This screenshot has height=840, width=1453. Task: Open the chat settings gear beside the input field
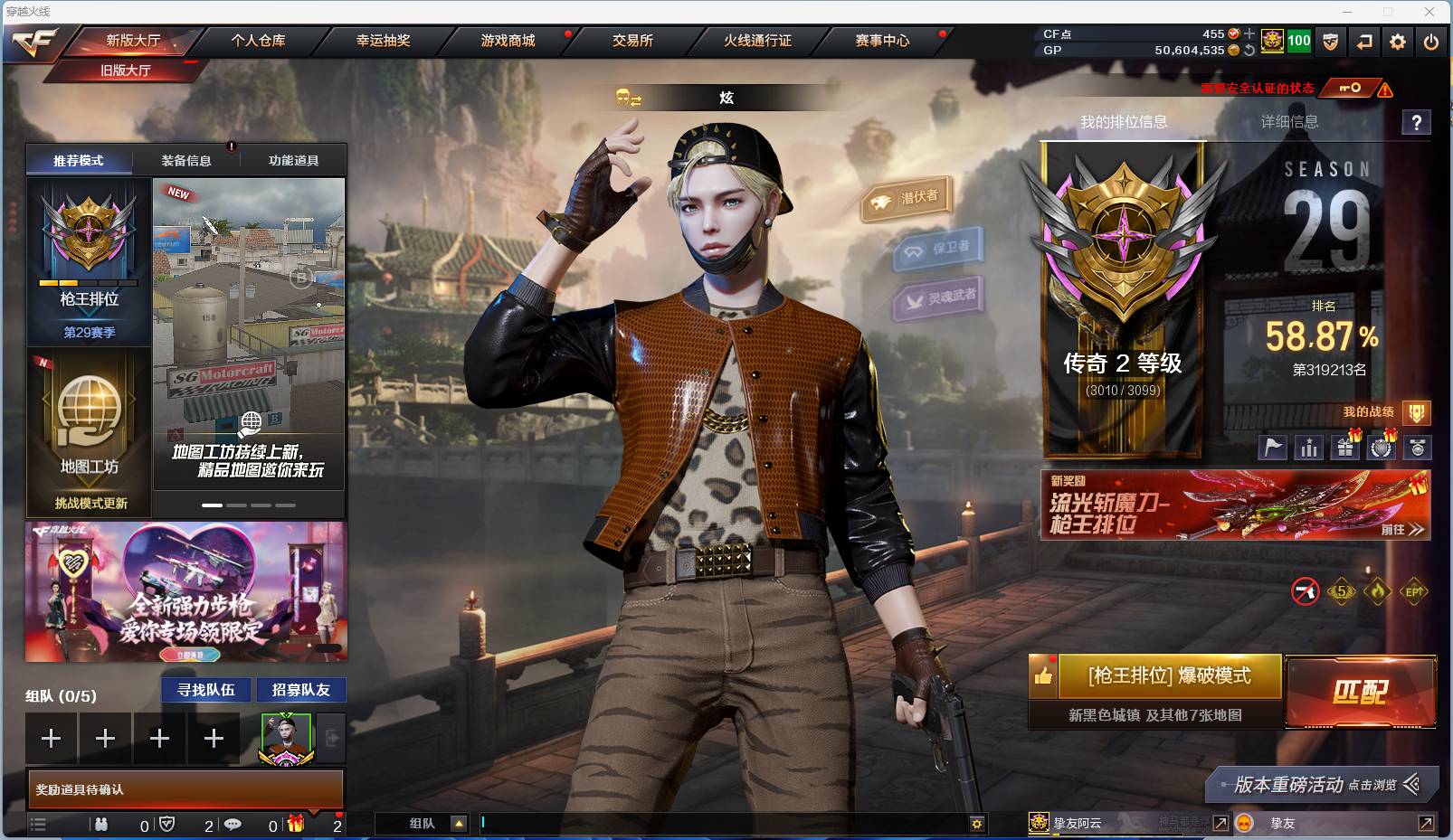[976, 824]
